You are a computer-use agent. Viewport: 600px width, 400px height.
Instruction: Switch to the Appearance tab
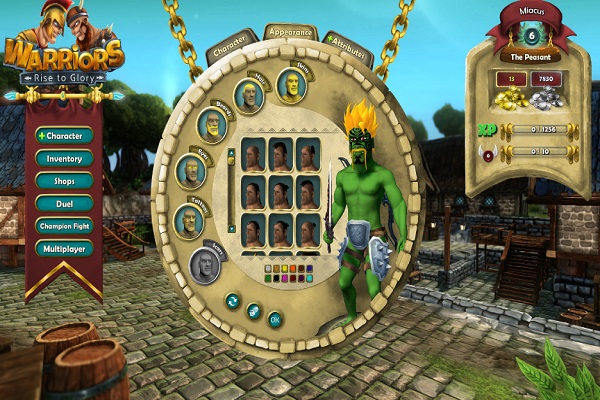291,34
